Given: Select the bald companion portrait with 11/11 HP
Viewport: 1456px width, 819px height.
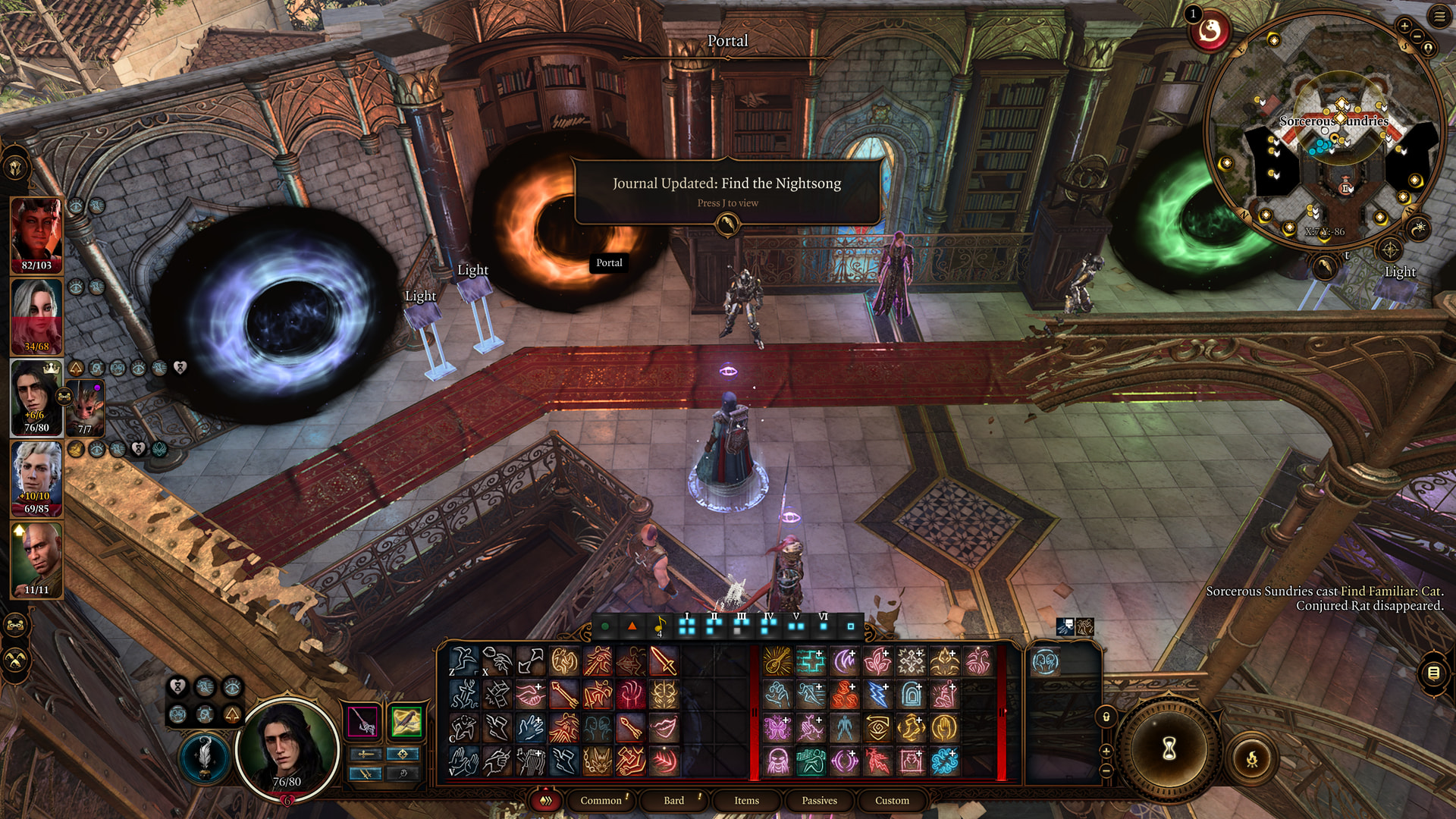Looking at the screenshot, I should [x=36, y=559].
